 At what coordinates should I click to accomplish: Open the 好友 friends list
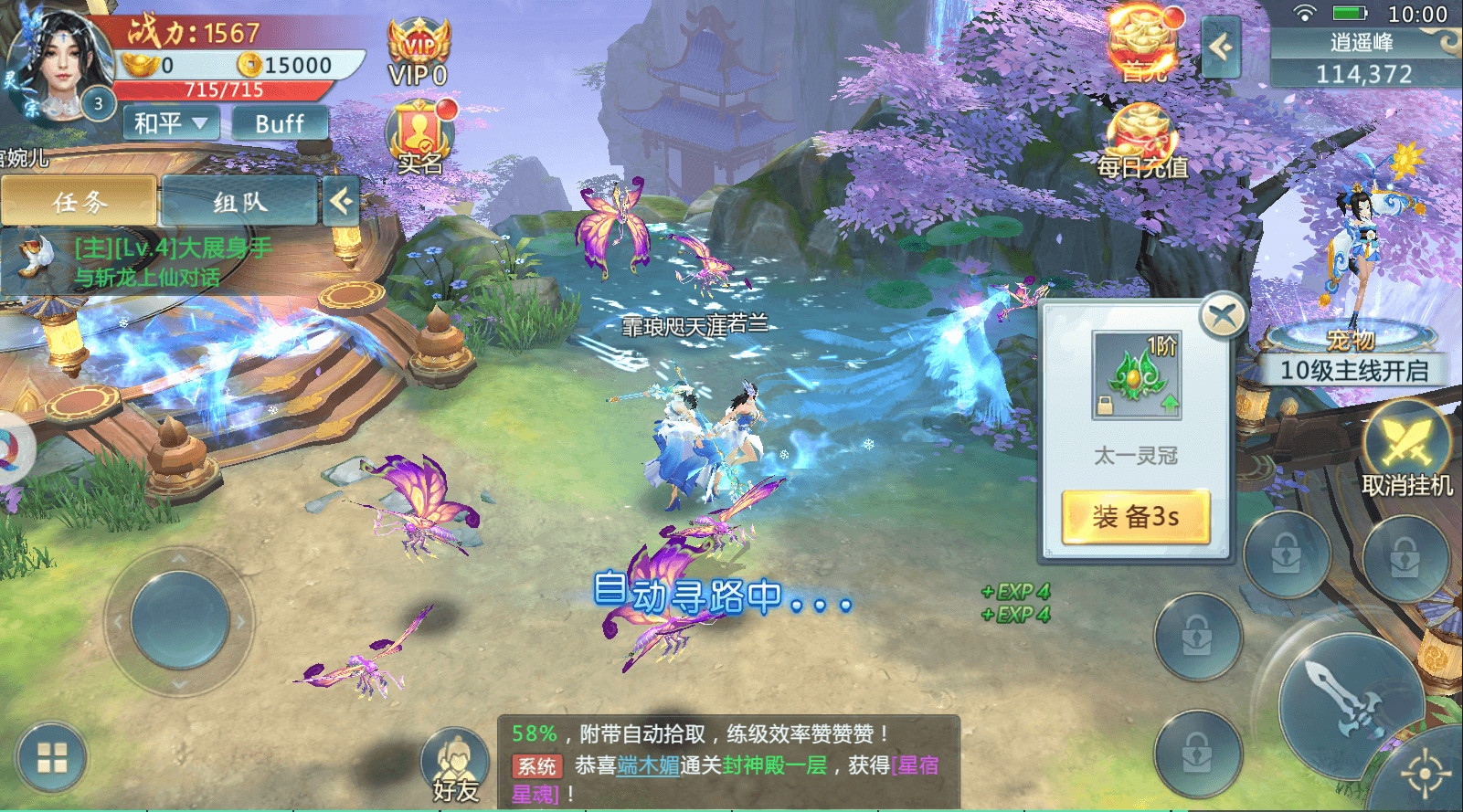(x=455, y=765)
